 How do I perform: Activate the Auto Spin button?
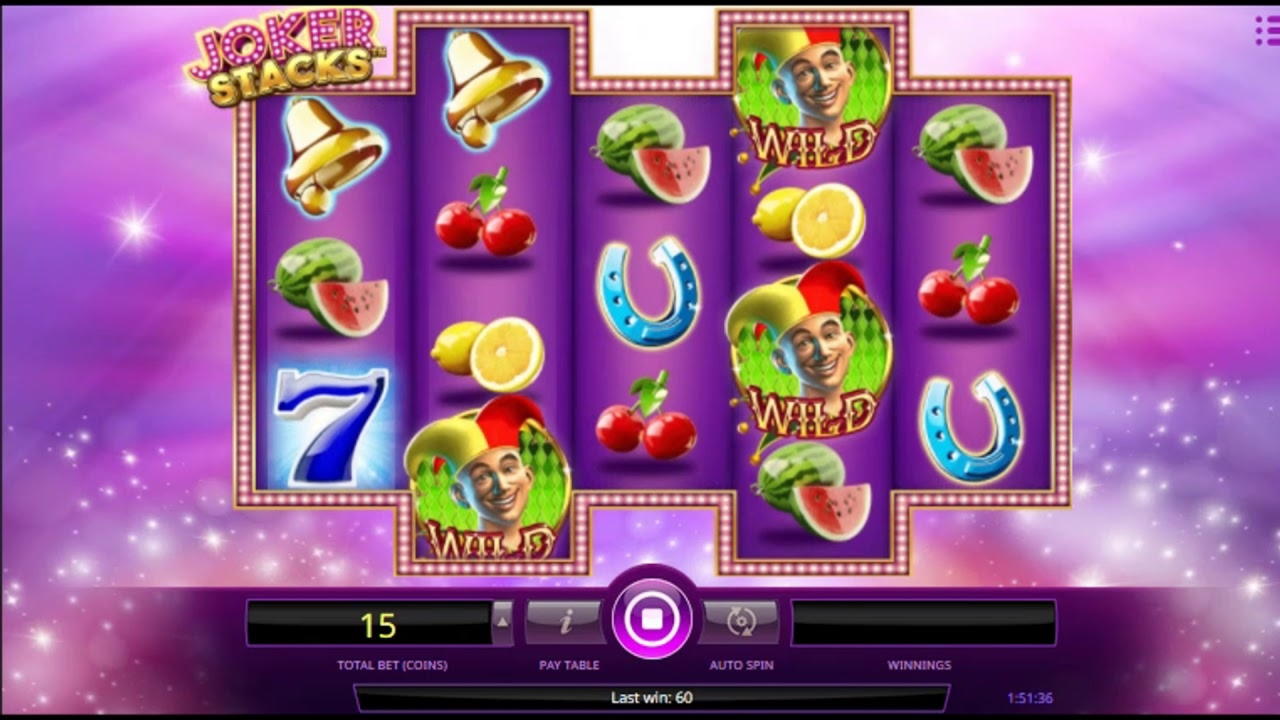741,622
